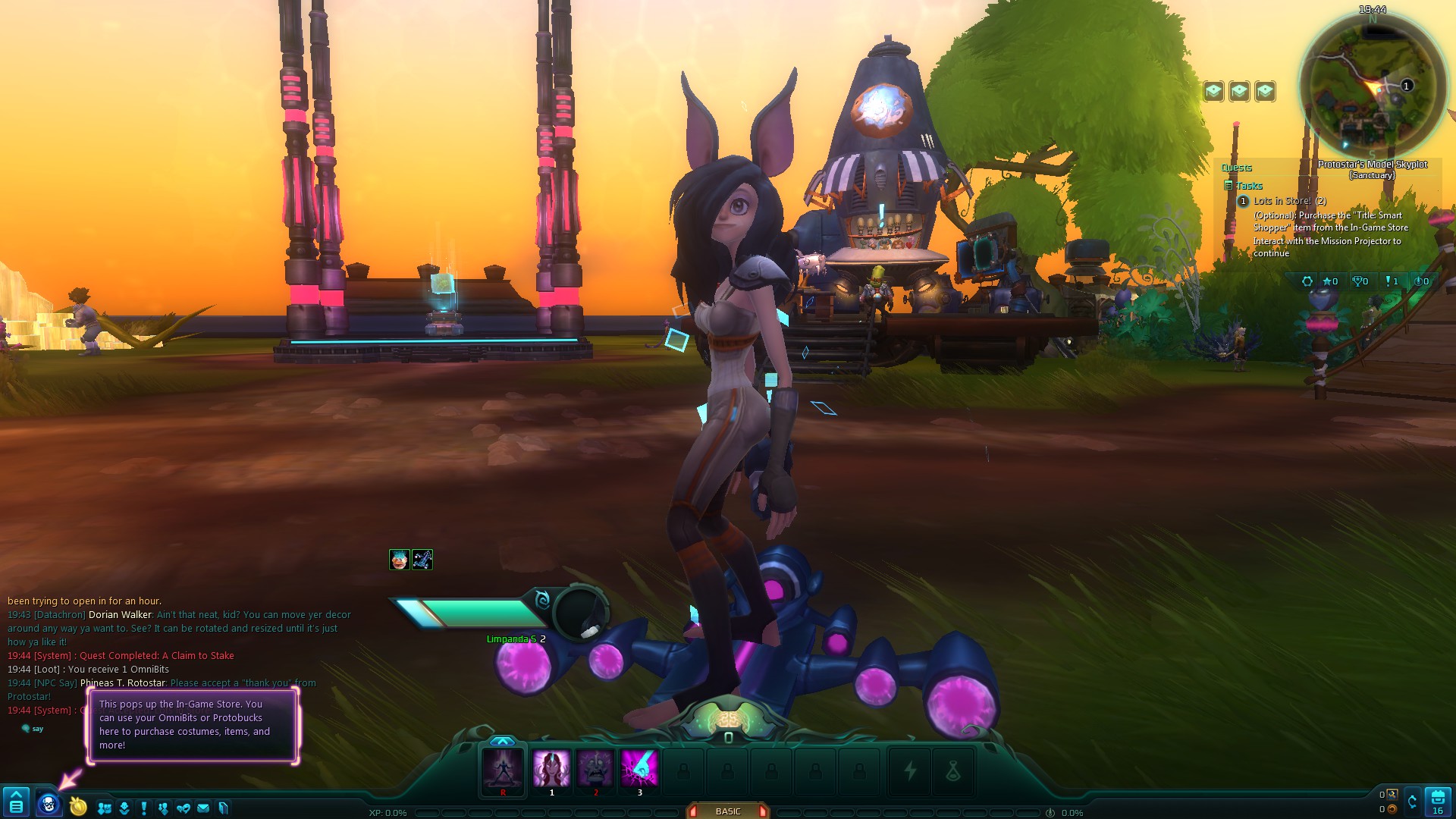Click the trophy achievements icon near the quest tracker
1456x819 pixels.
(1357, 281)
